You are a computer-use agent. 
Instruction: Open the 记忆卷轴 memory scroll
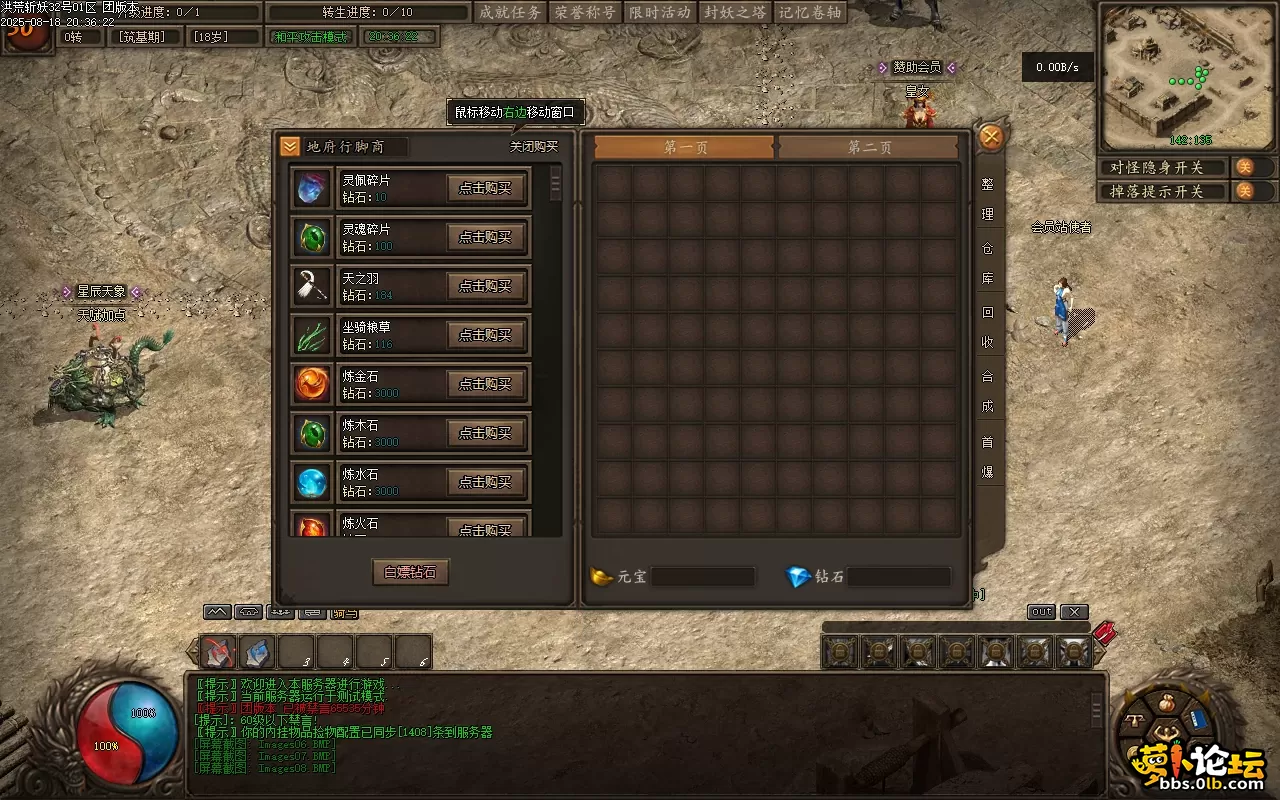[x=810, y=12]
